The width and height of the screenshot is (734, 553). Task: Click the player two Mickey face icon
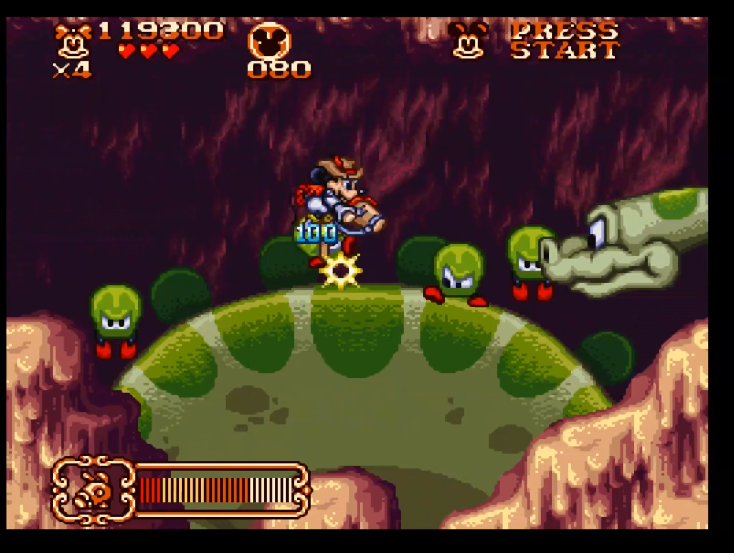[x=466, y=40]
